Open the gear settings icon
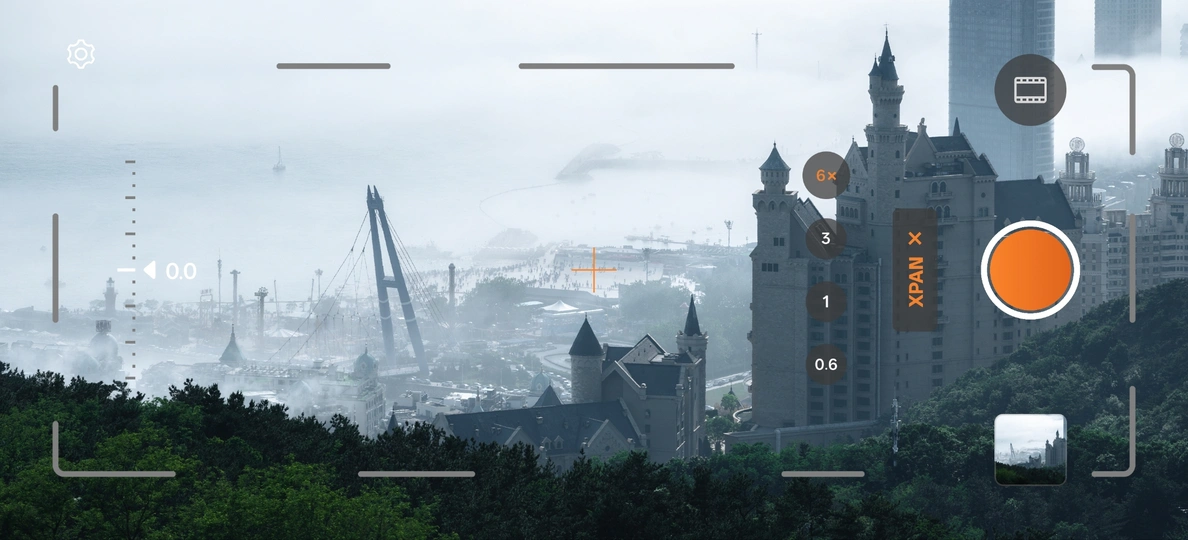 pyautogui.click(x=81, y=54)
